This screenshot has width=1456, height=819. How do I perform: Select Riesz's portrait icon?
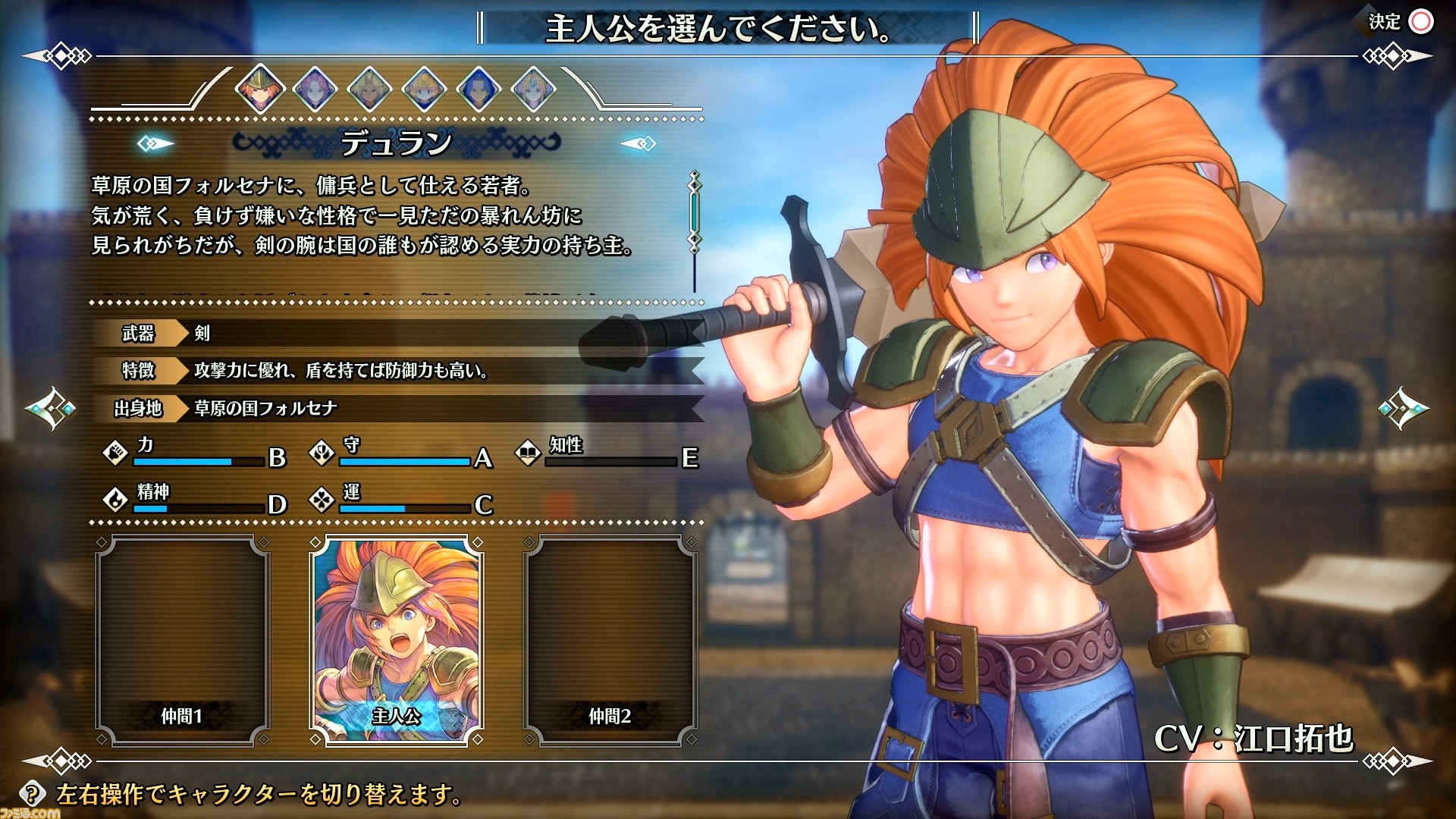click(533, 89)
